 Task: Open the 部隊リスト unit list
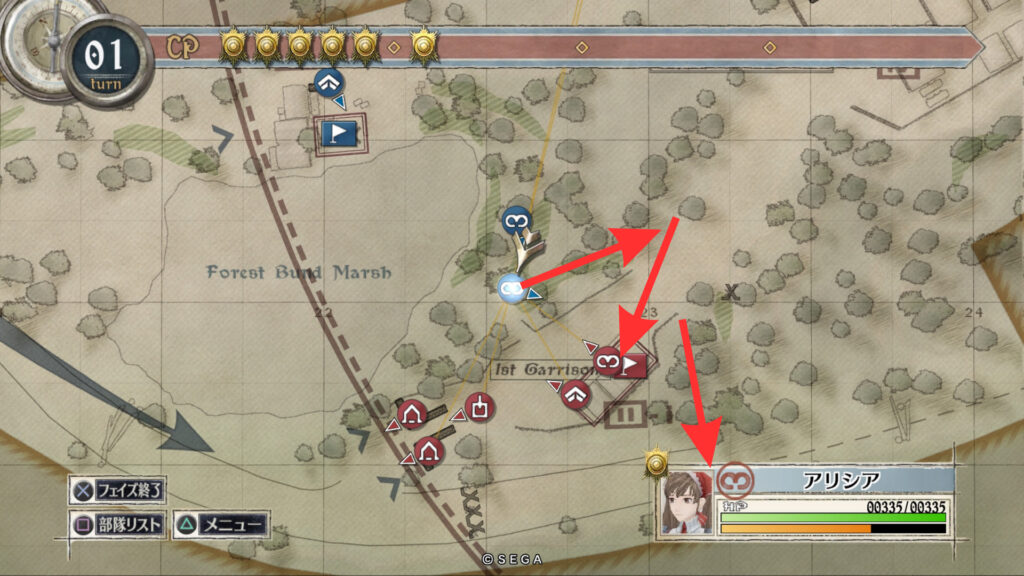click(118, 524)
